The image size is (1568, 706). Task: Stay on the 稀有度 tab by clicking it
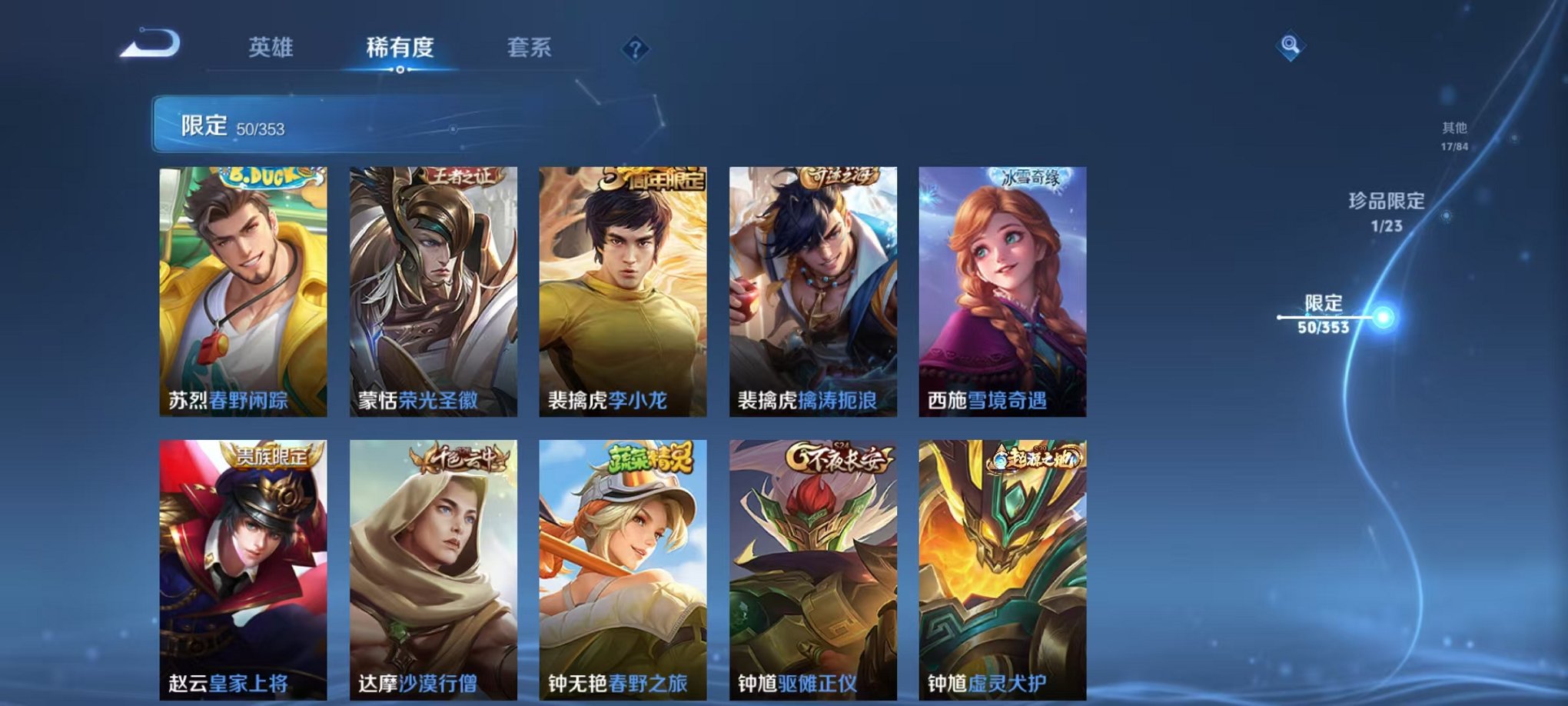coord(399,48)
